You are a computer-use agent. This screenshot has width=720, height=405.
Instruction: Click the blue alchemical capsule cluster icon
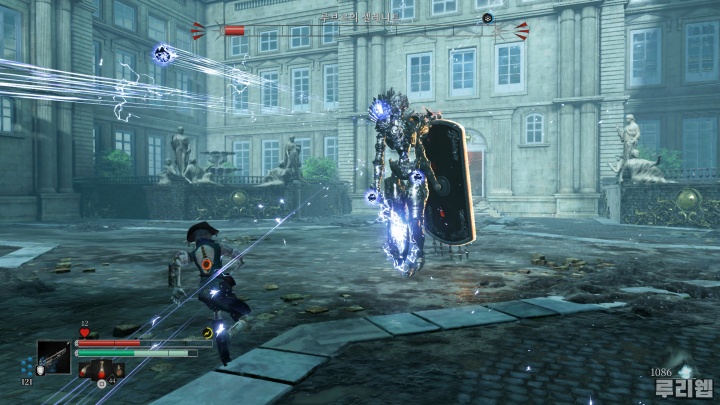[x=27, y=366]
